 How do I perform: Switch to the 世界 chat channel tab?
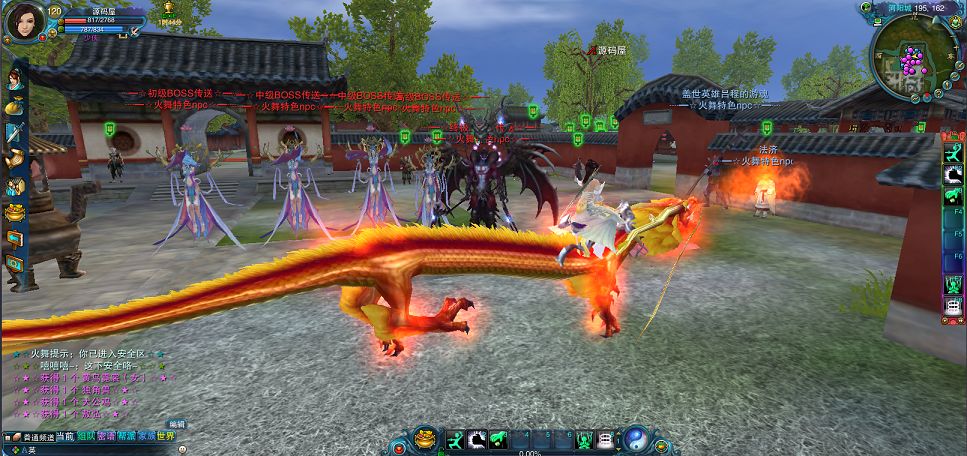click(x=165, y=436)
